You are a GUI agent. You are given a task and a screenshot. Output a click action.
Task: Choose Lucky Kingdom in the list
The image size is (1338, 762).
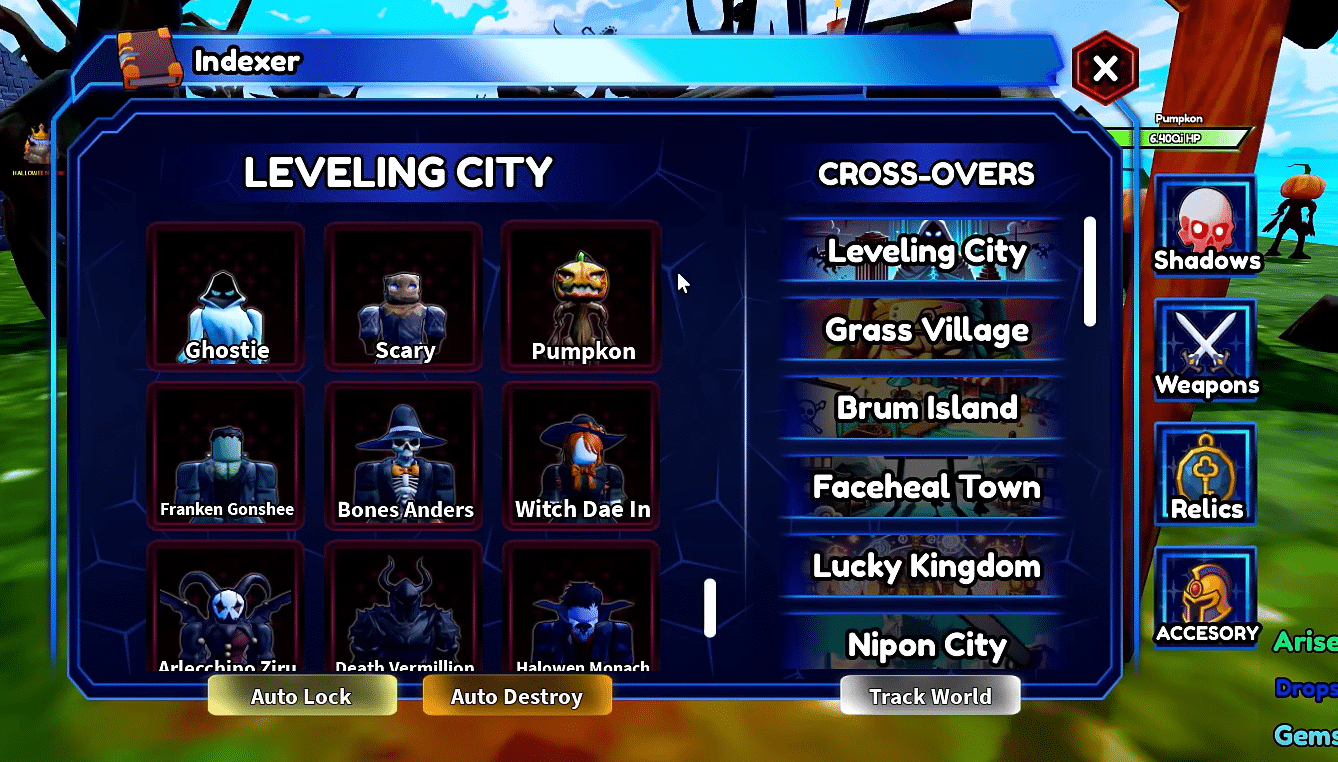tap(926, 566)
